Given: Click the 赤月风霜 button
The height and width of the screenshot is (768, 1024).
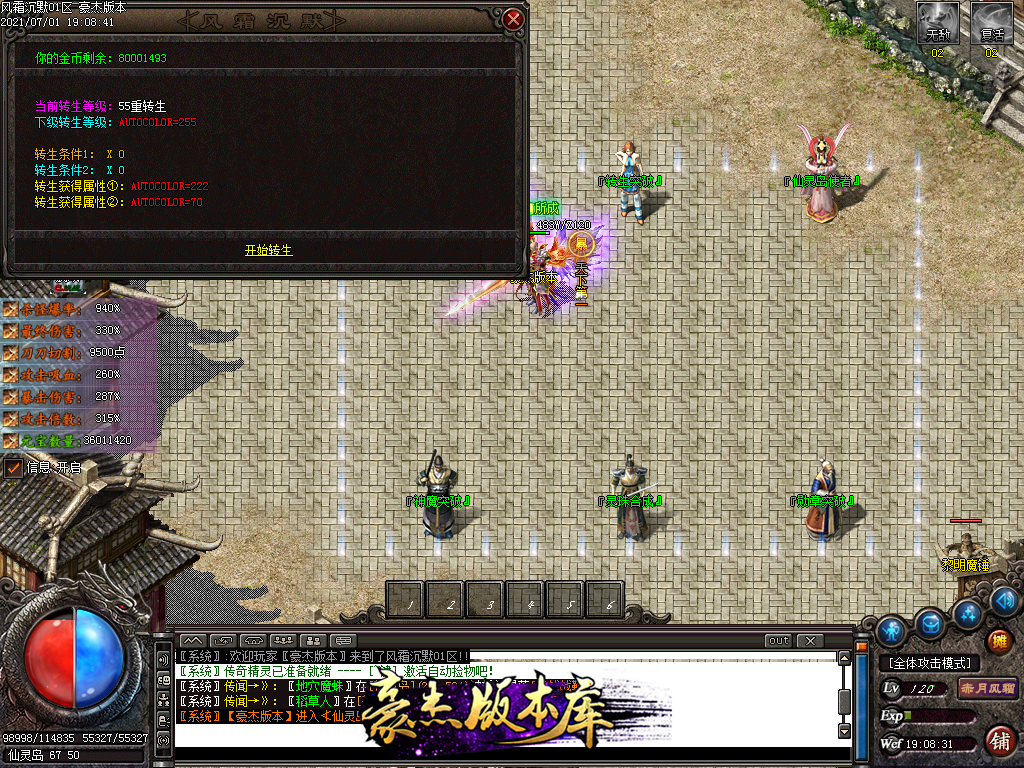Looking at the screenshot, I should 987,688.
